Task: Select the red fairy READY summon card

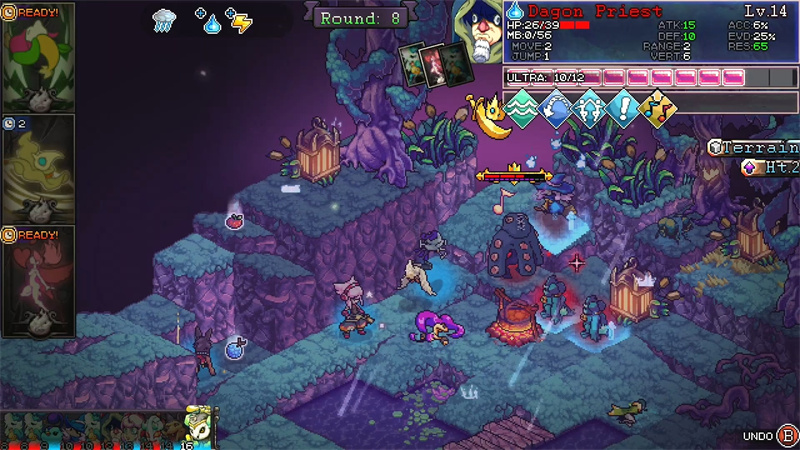Action: pyautogui.click(x=38, y=281)
